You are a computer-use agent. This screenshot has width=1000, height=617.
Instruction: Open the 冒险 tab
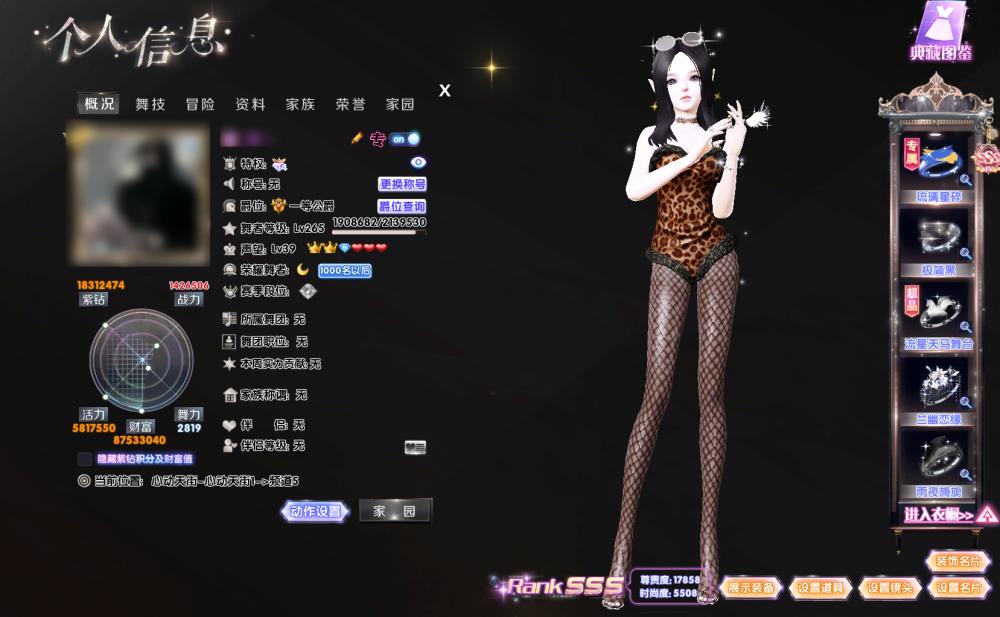pos(200,104)
